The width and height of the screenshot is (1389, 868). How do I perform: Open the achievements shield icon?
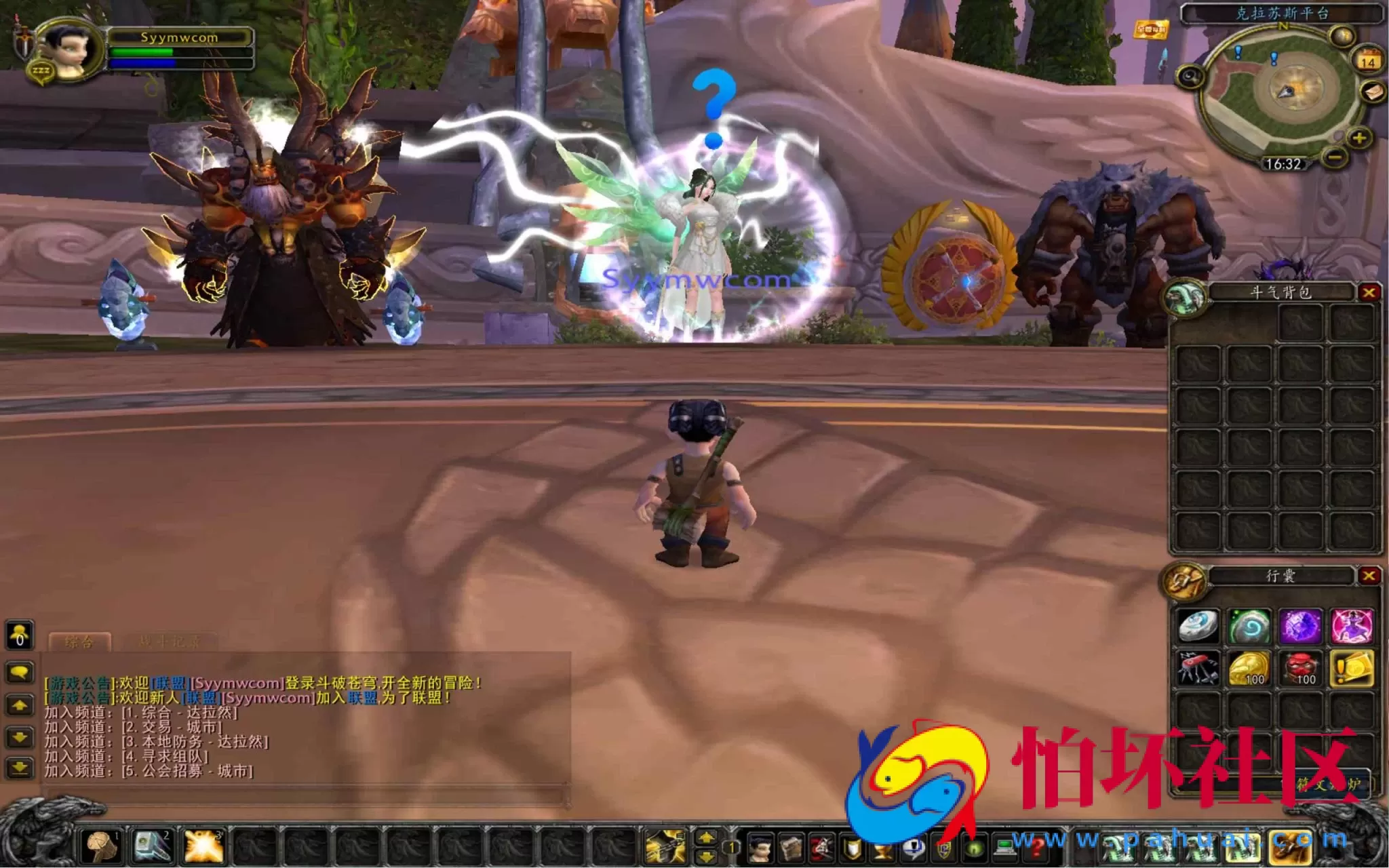[x=854, y=848]
